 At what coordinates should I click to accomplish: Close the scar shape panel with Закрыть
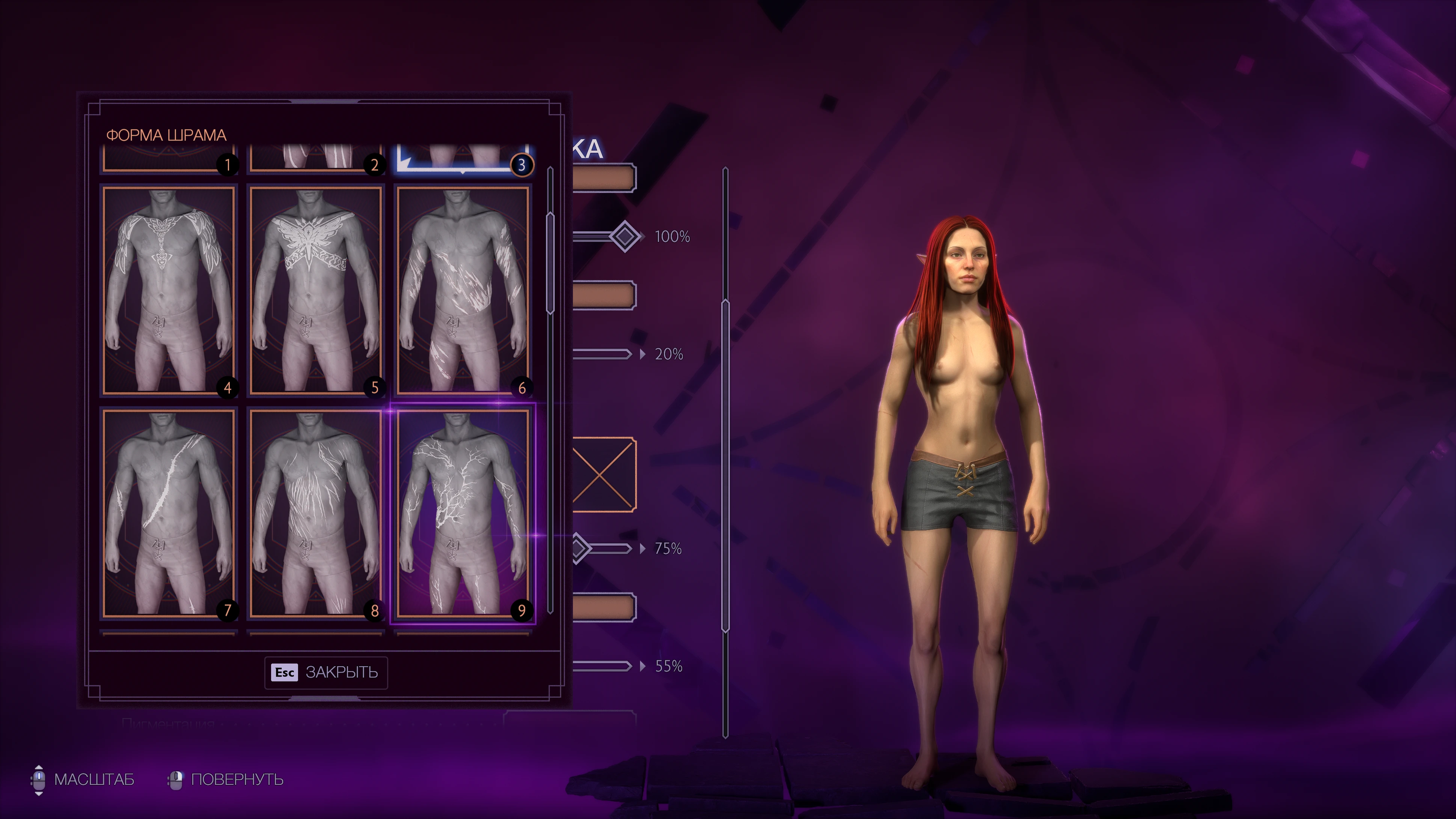click(x=326, y=672)
